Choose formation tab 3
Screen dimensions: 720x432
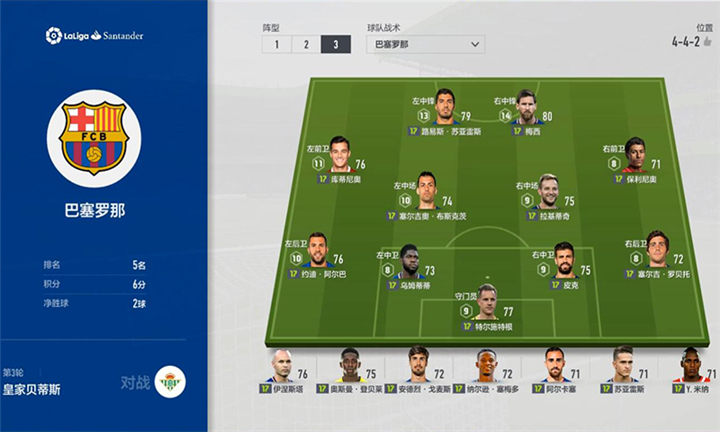(336, 44)
